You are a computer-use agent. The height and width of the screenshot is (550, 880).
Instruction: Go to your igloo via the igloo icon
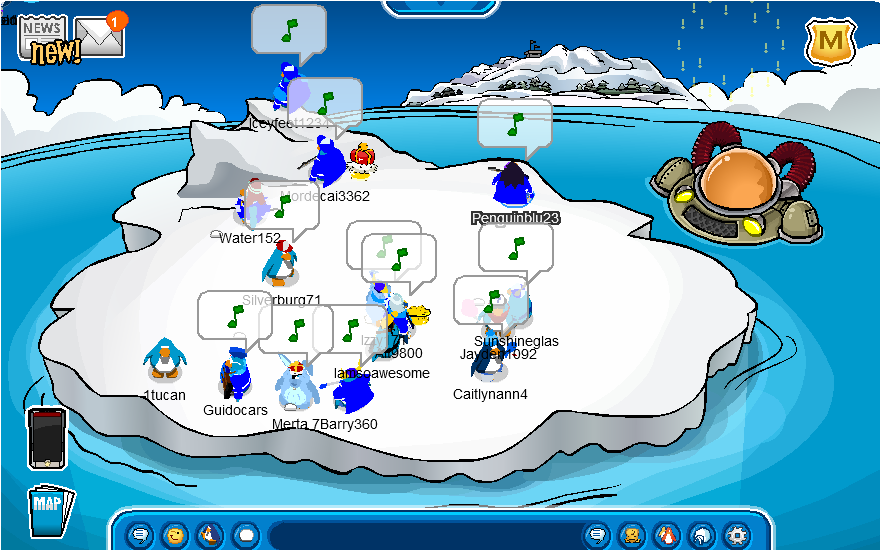coord(701,535)
